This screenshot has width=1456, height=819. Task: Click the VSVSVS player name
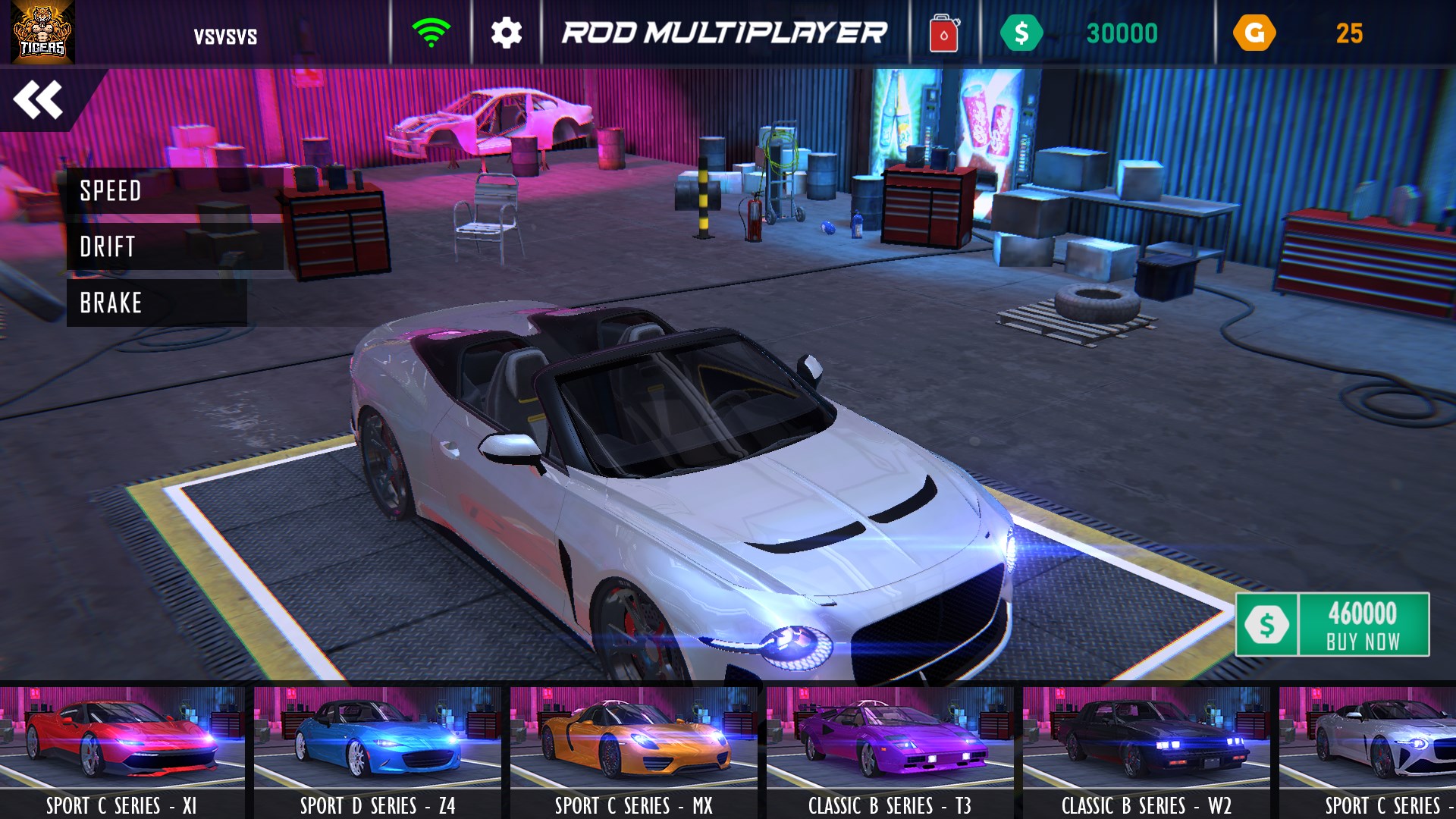click(227, 33)
